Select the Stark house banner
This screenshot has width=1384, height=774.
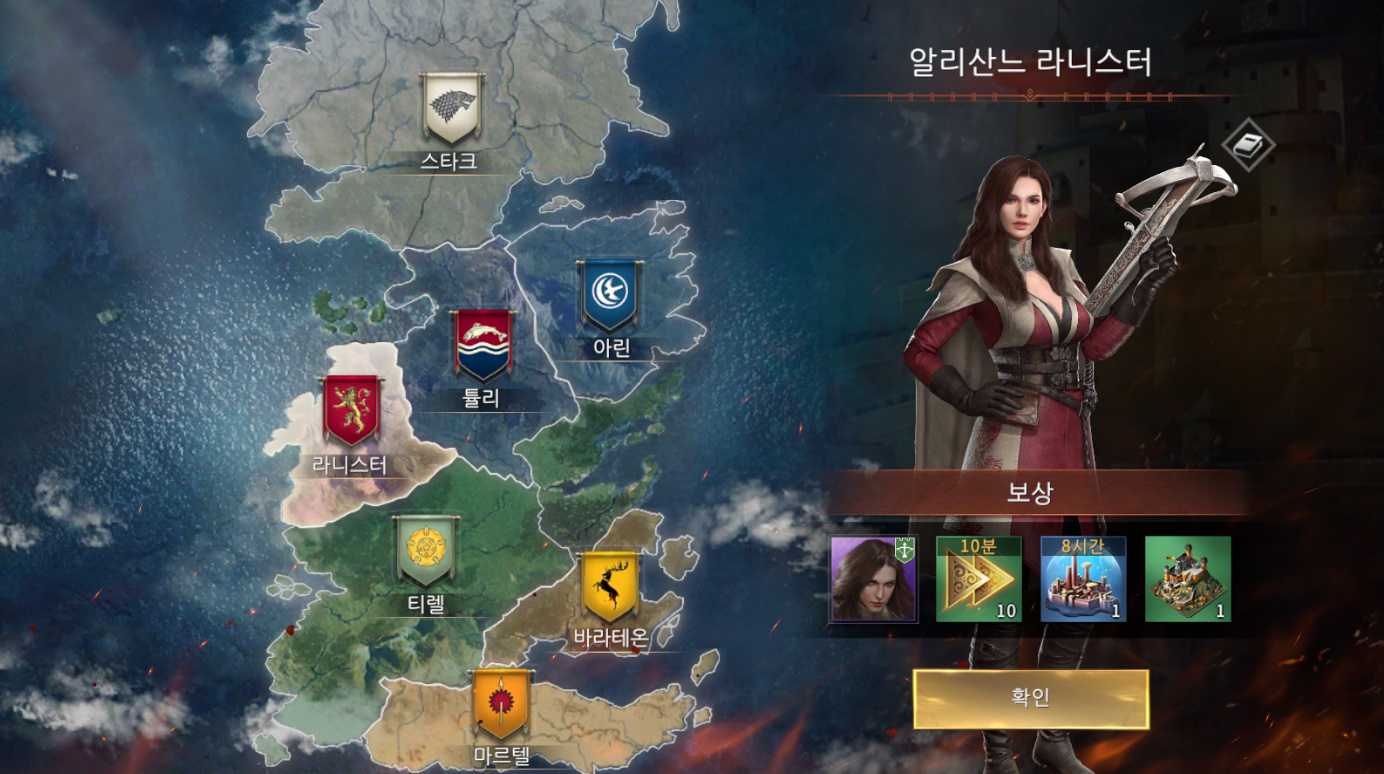(452, 108)
